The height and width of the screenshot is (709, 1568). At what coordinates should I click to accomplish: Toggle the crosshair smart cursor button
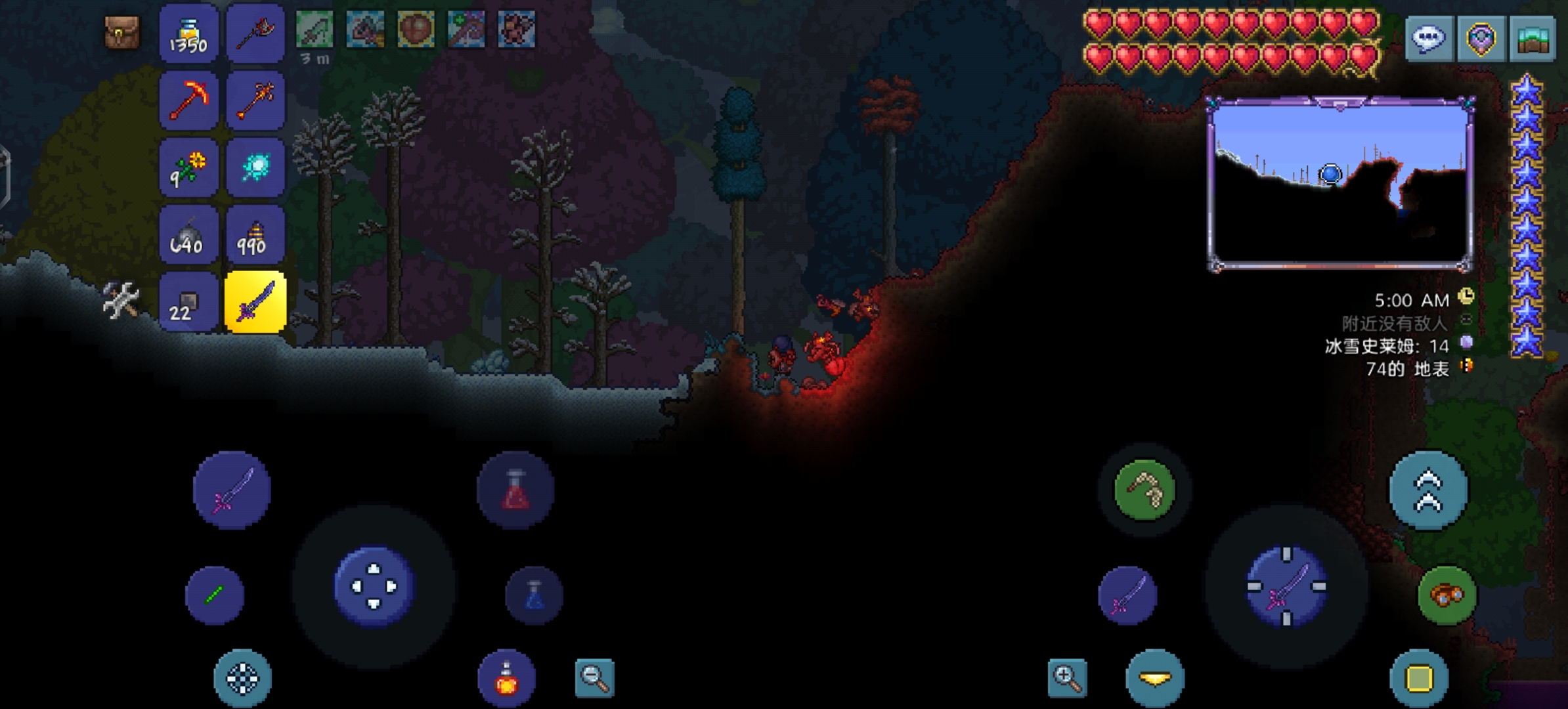(242, 678)
